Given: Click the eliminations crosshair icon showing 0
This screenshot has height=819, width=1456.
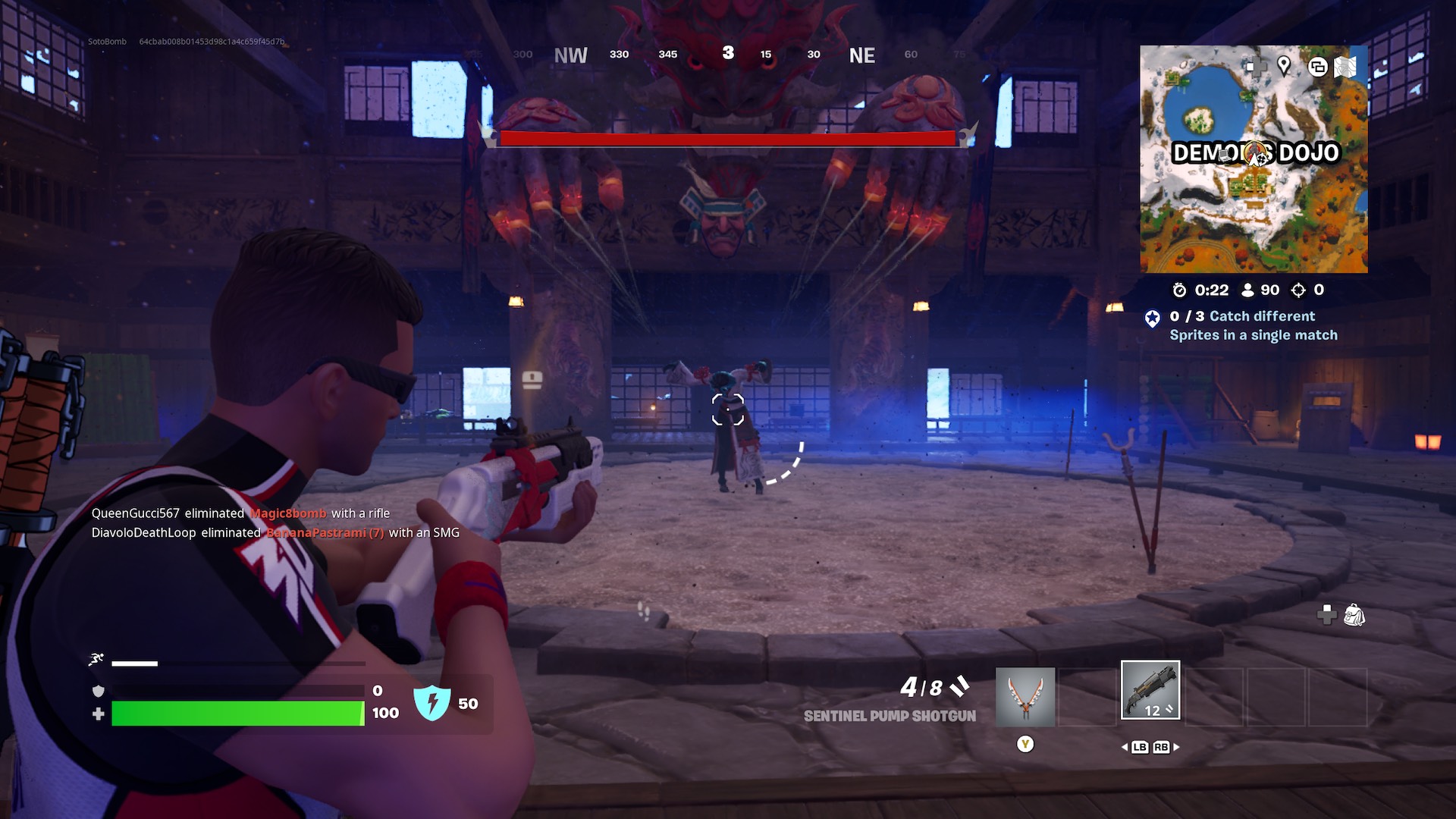Looking at the screenshot, I should (x=1298, y=290).
